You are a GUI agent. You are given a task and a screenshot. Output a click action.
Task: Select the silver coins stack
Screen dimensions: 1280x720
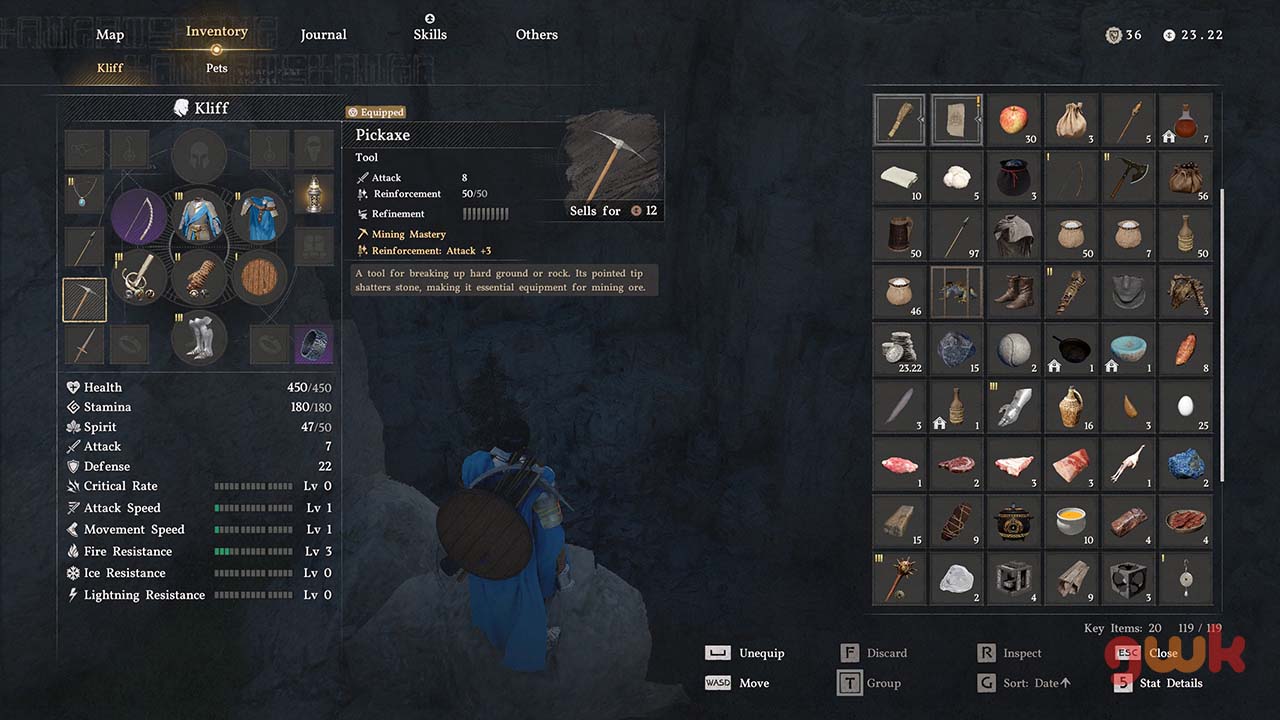(x=898, y=349)
